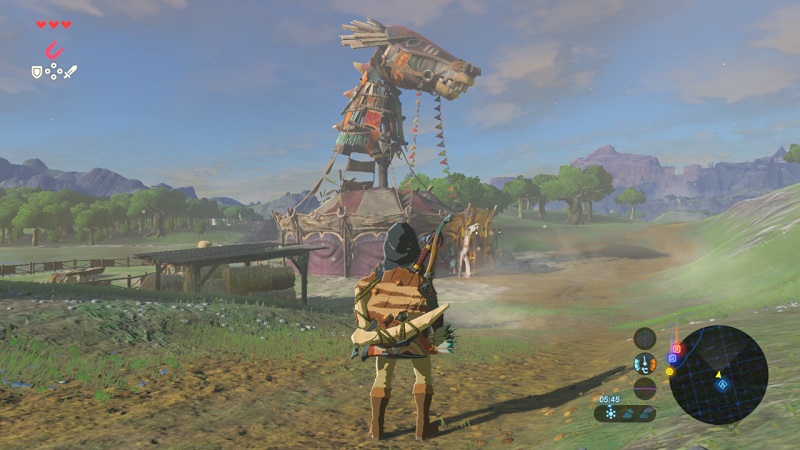Click the shield quick-select icon
The width and height of the screenshot is (800, 450).
(x=37, y=71)
